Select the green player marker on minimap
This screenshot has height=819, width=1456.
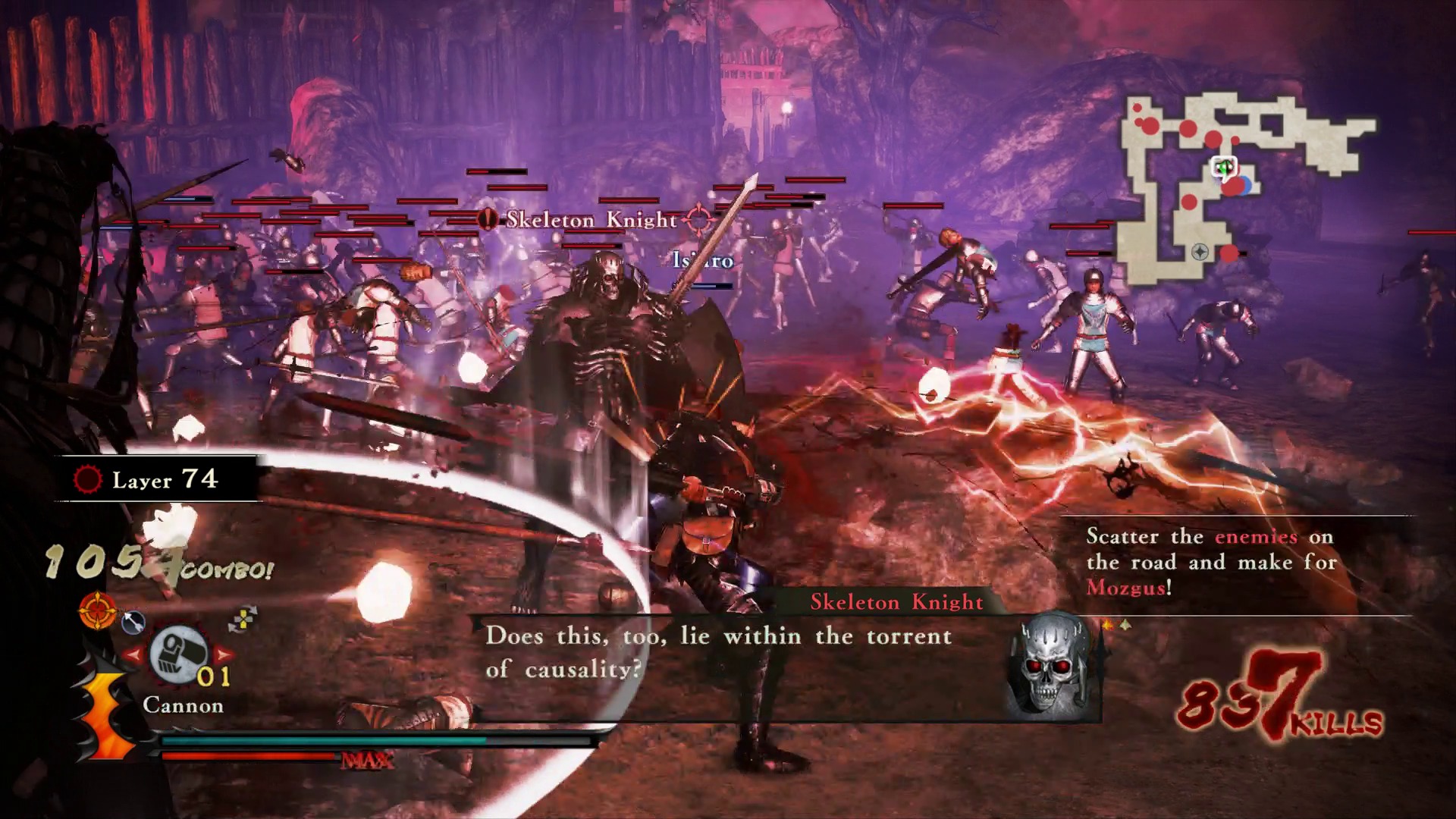(x=1223, y=167)
